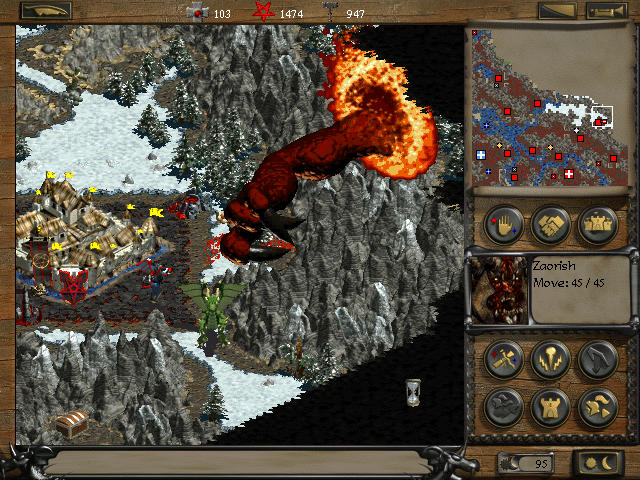Viewport: 640px width, 480px height.
Task: Click the minimap overview
Action: pyautogui.click(x=551, y=105)
